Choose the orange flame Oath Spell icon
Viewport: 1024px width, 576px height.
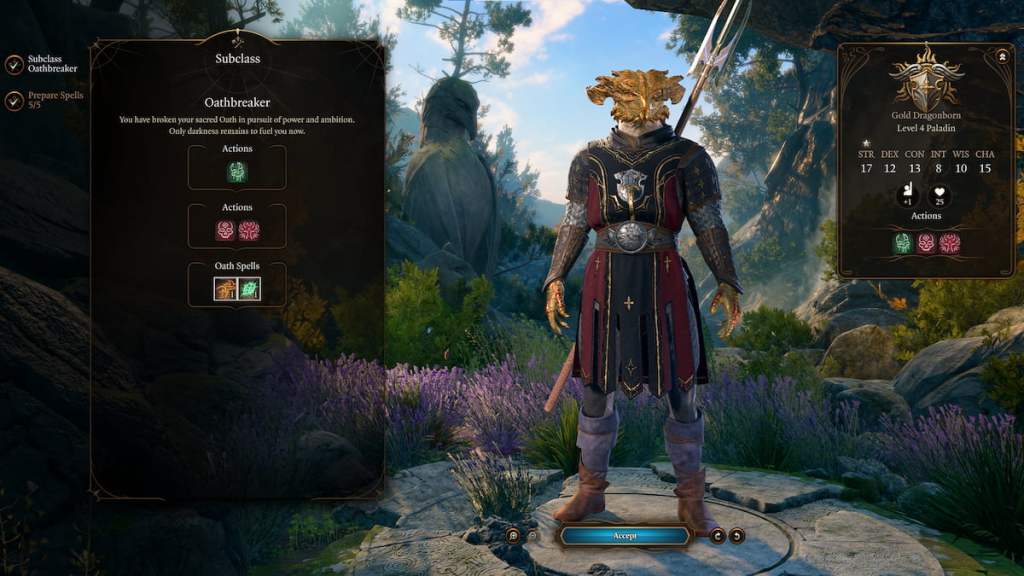pyautogui.click(x=226, y=289)
